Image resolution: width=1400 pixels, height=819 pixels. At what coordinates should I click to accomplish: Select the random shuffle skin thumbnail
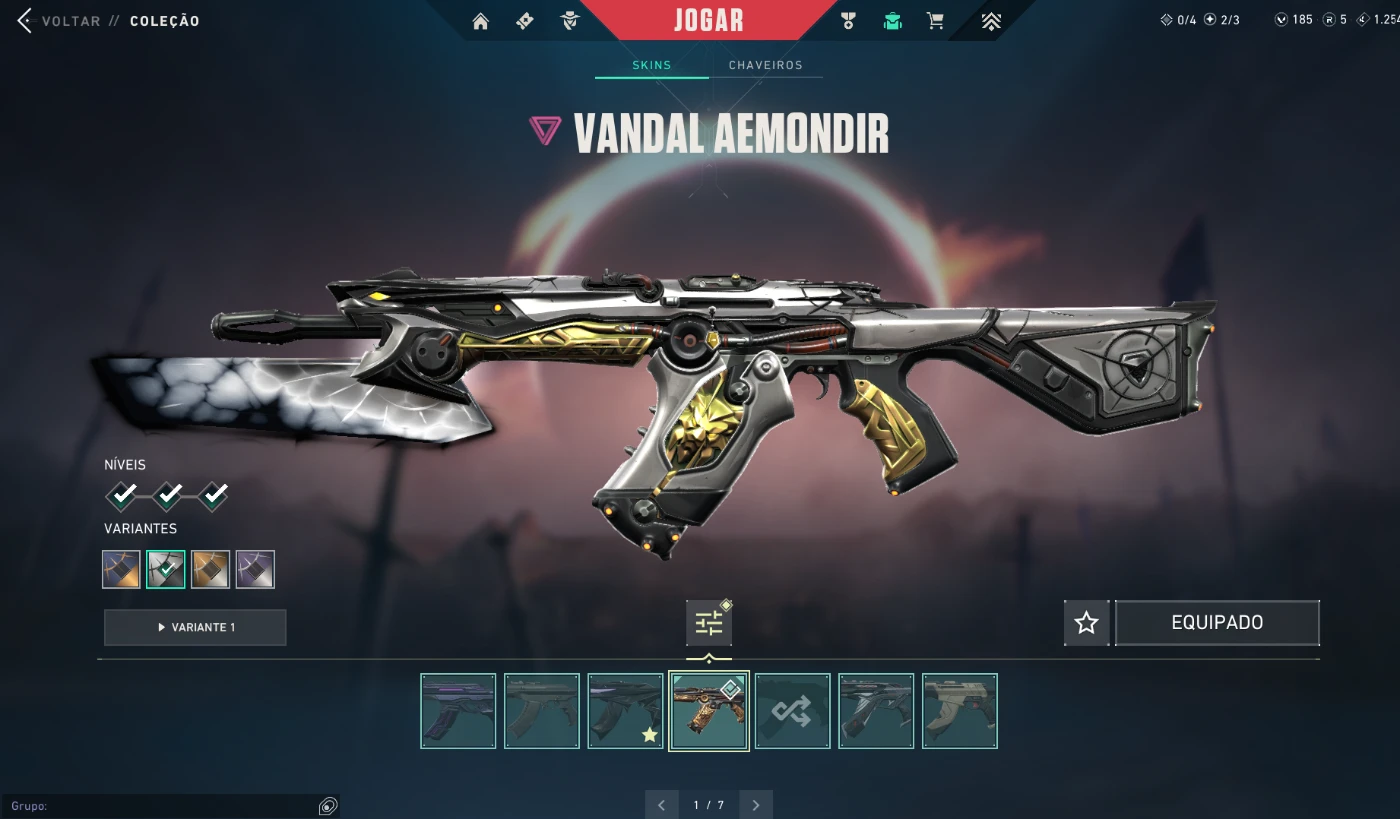[x=792, y=711]
